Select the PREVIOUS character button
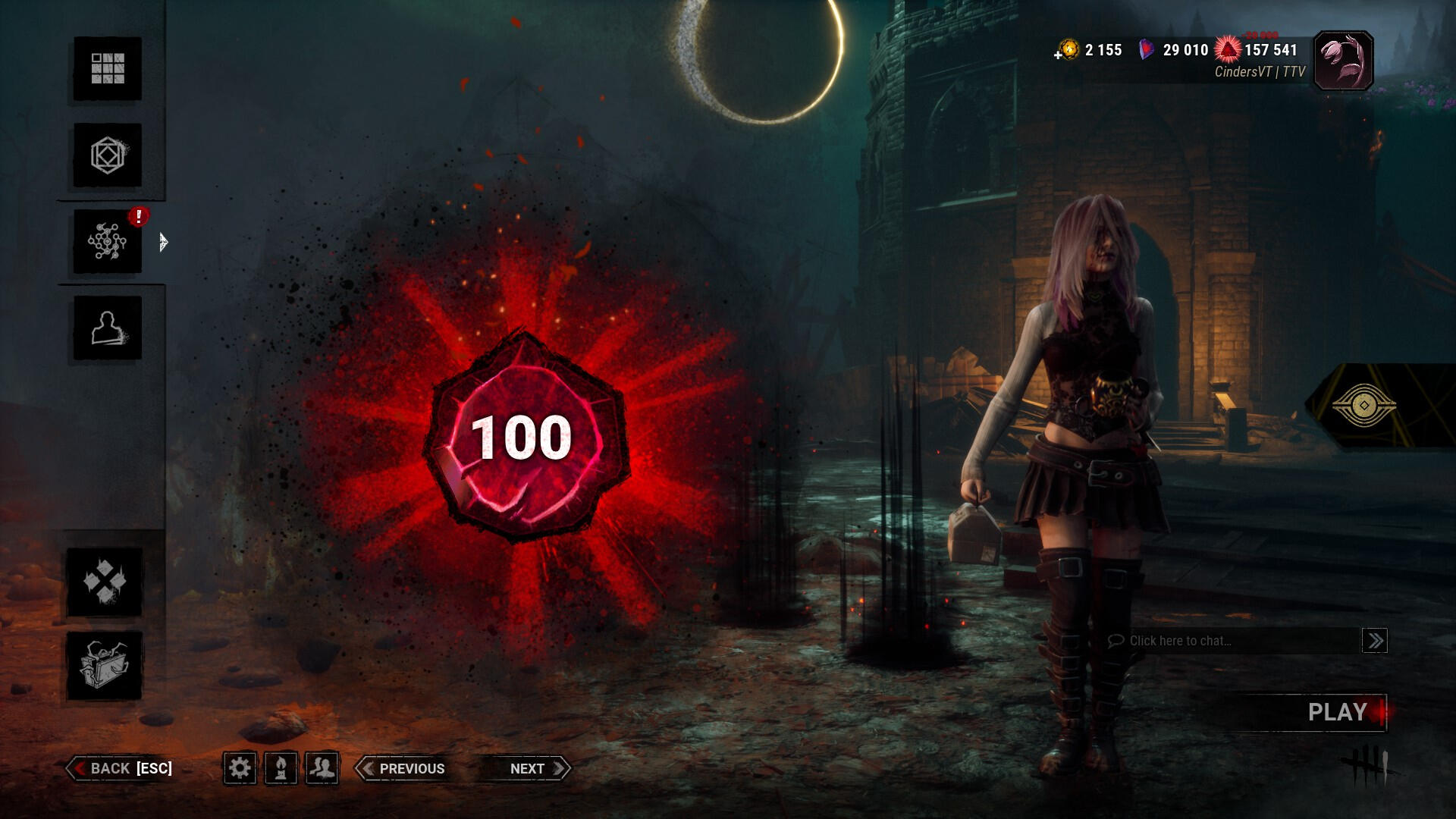1456x819 pixels. coord(402,768)
